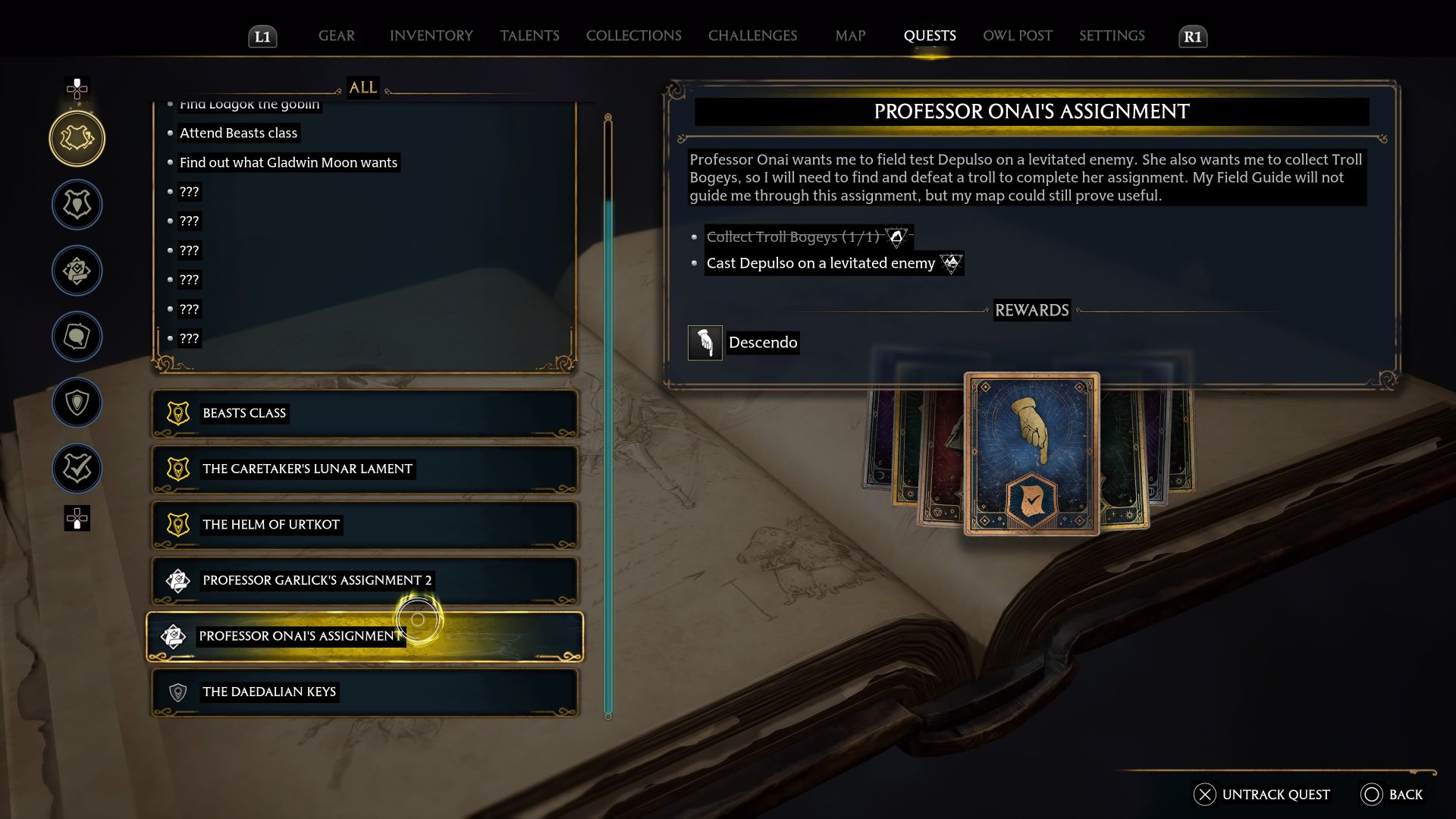
Task: Expand The Daedalian Keys quest entry
Action: pyautogui.click(x=268, y=692)
